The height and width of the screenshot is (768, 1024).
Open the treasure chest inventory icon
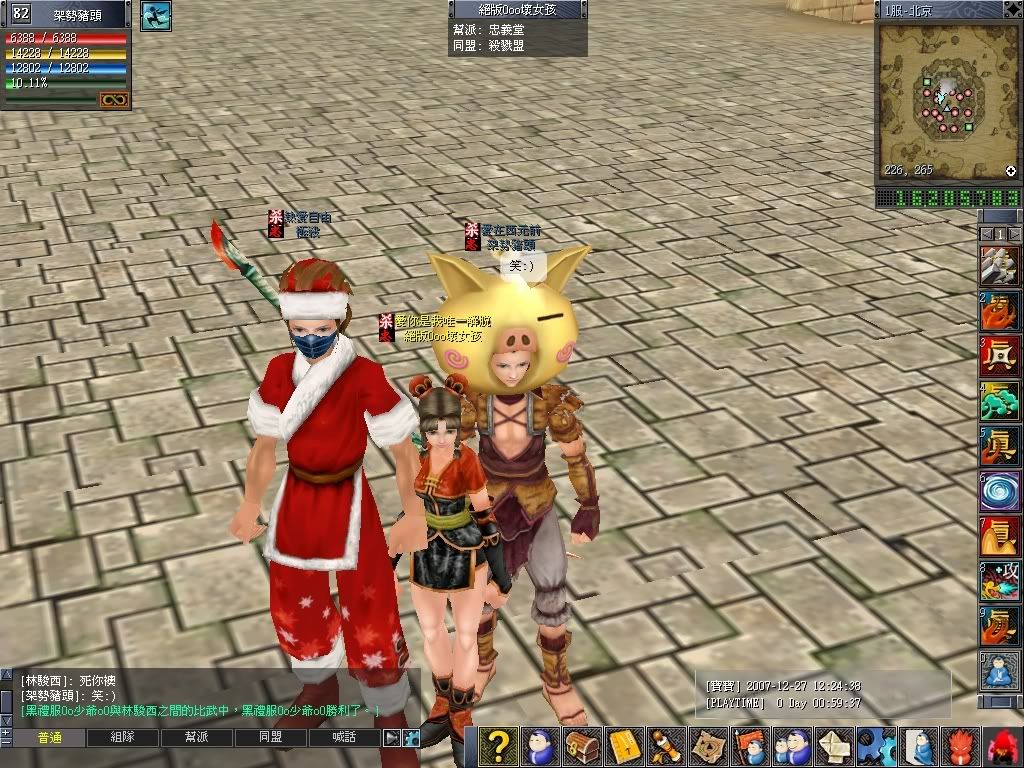pos(581,746)
